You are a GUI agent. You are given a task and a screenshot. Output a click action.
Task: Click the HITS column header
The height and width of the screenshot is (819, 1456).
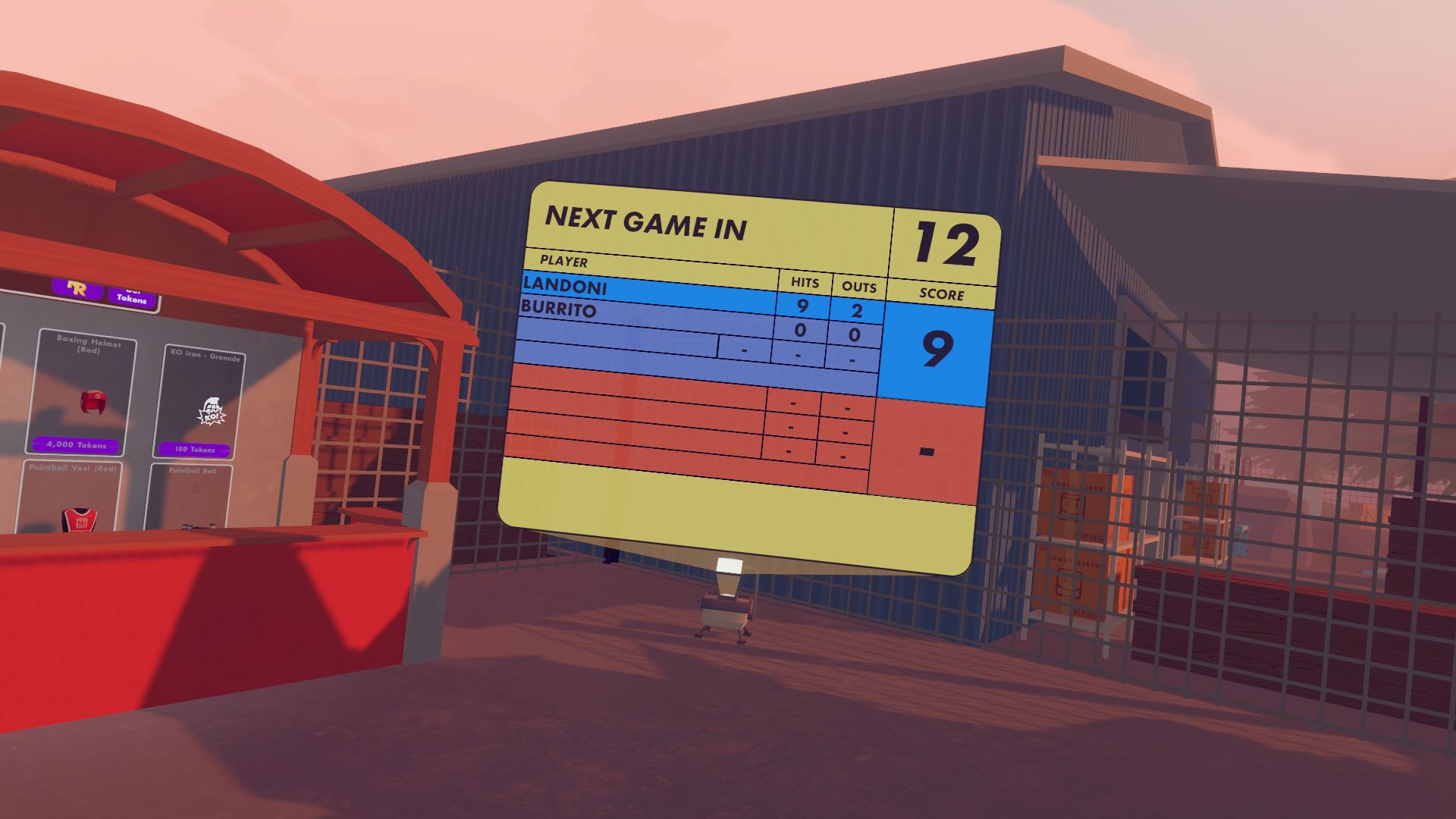pos(805,284)
